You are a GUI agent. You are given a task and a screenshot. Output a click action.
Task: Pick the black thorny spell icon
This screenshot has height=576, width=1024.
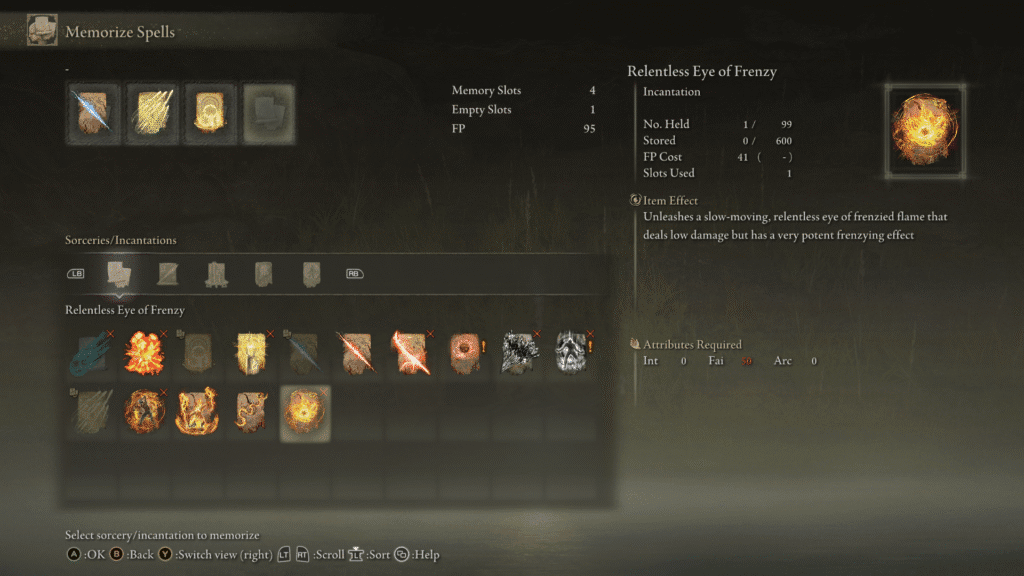tap(518, 353)
